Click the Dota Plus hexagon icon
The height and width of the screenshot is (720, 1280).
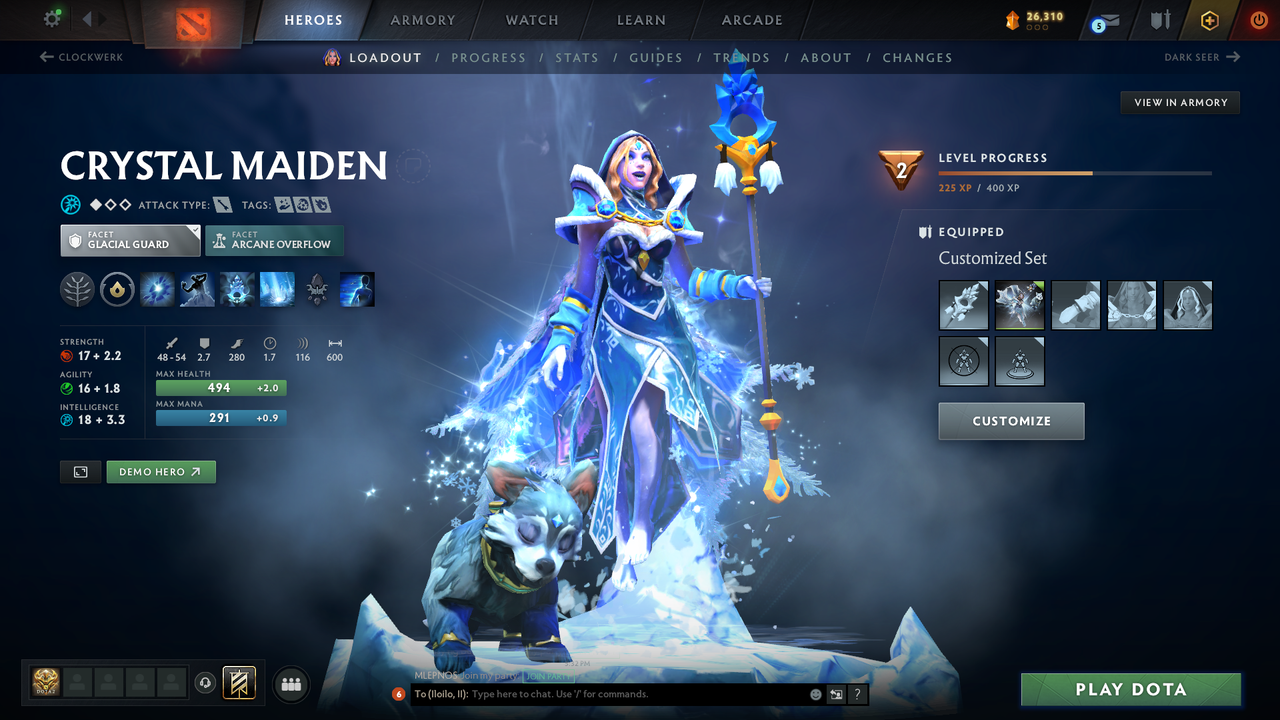tap(1209, 19)
